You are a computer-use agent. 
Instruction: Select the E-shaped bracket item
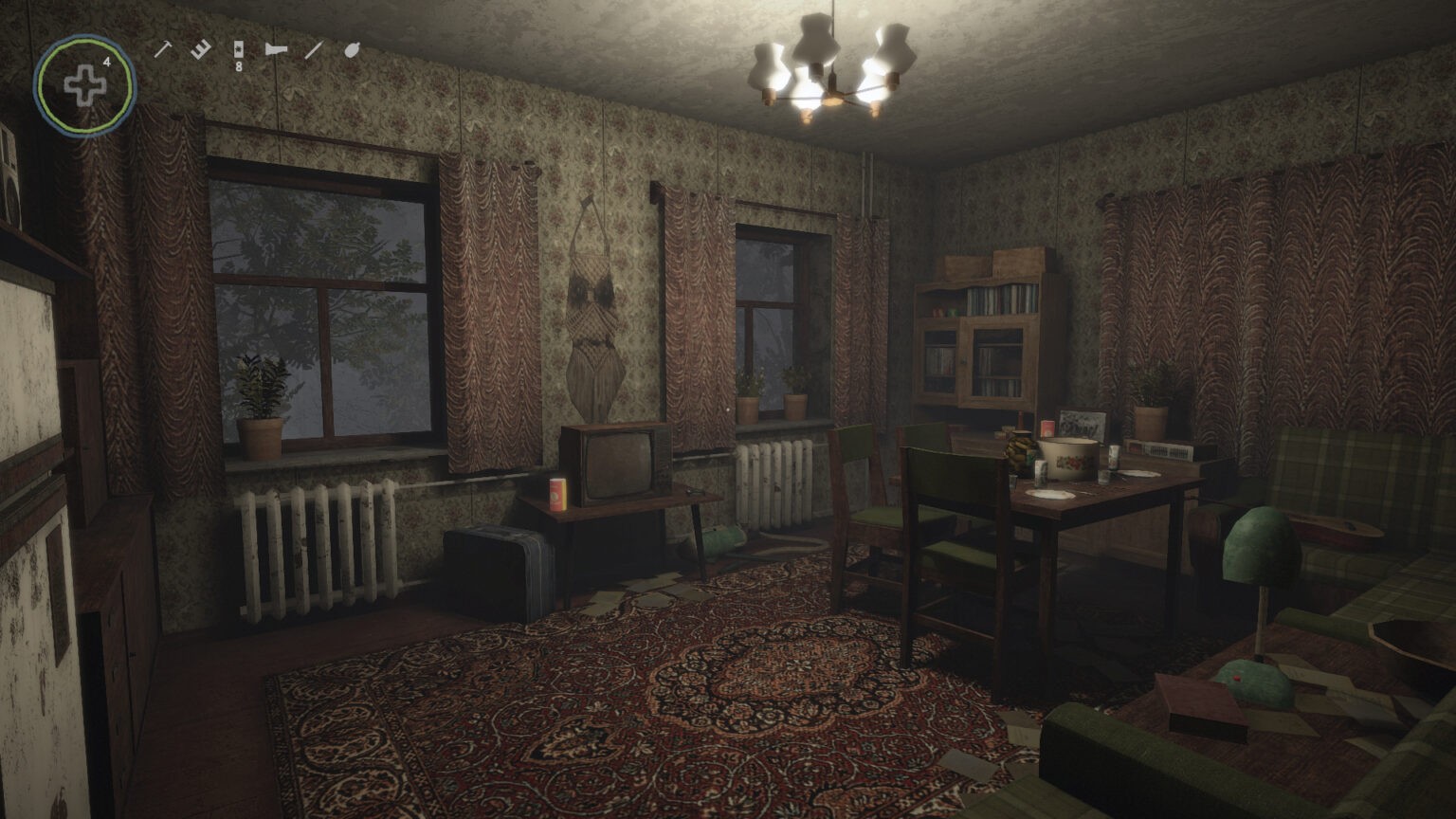pyautogui.click(x=199, y=49)
